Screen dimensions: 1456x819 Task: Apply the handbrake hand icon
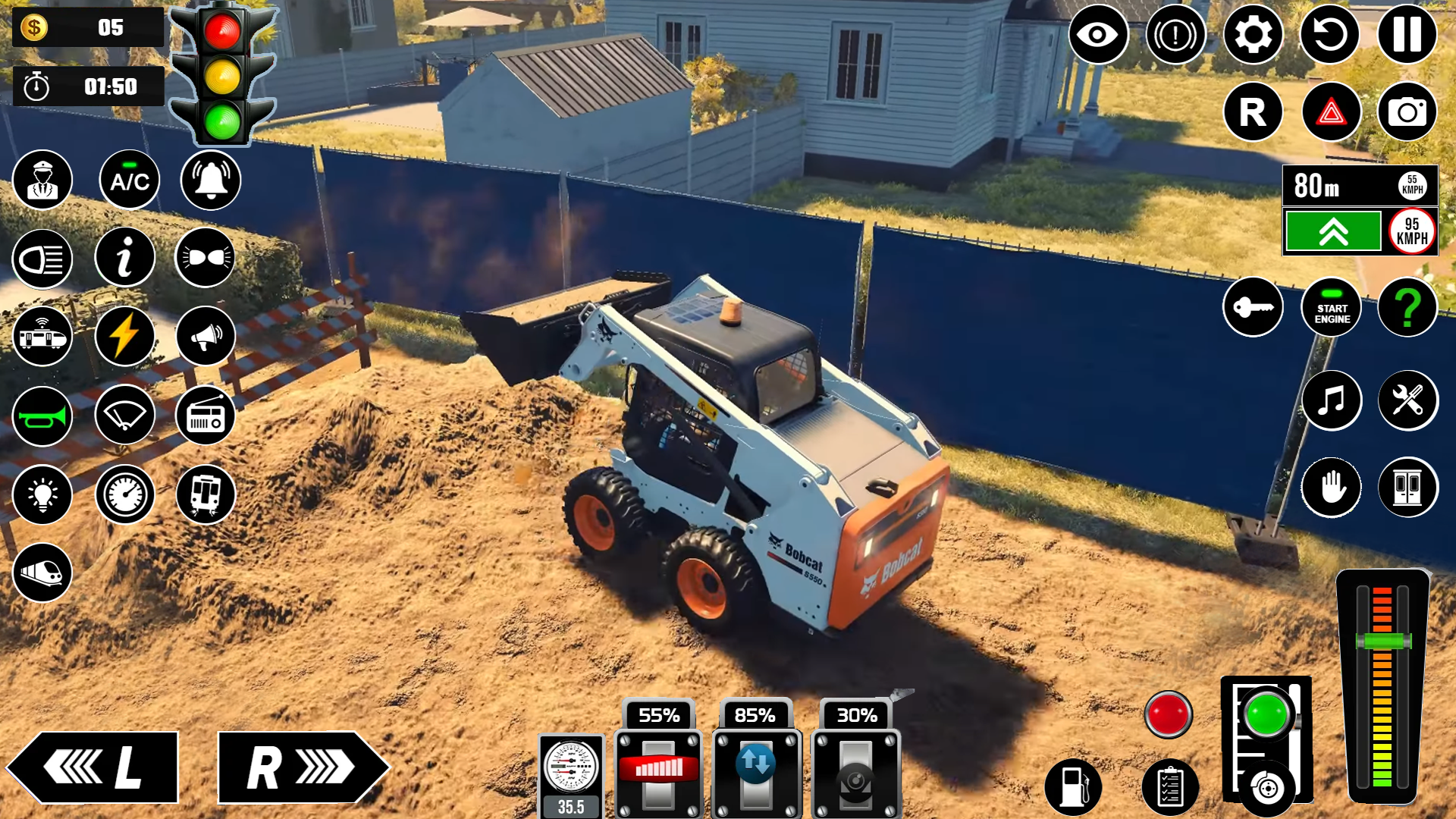coord(1332,488)
